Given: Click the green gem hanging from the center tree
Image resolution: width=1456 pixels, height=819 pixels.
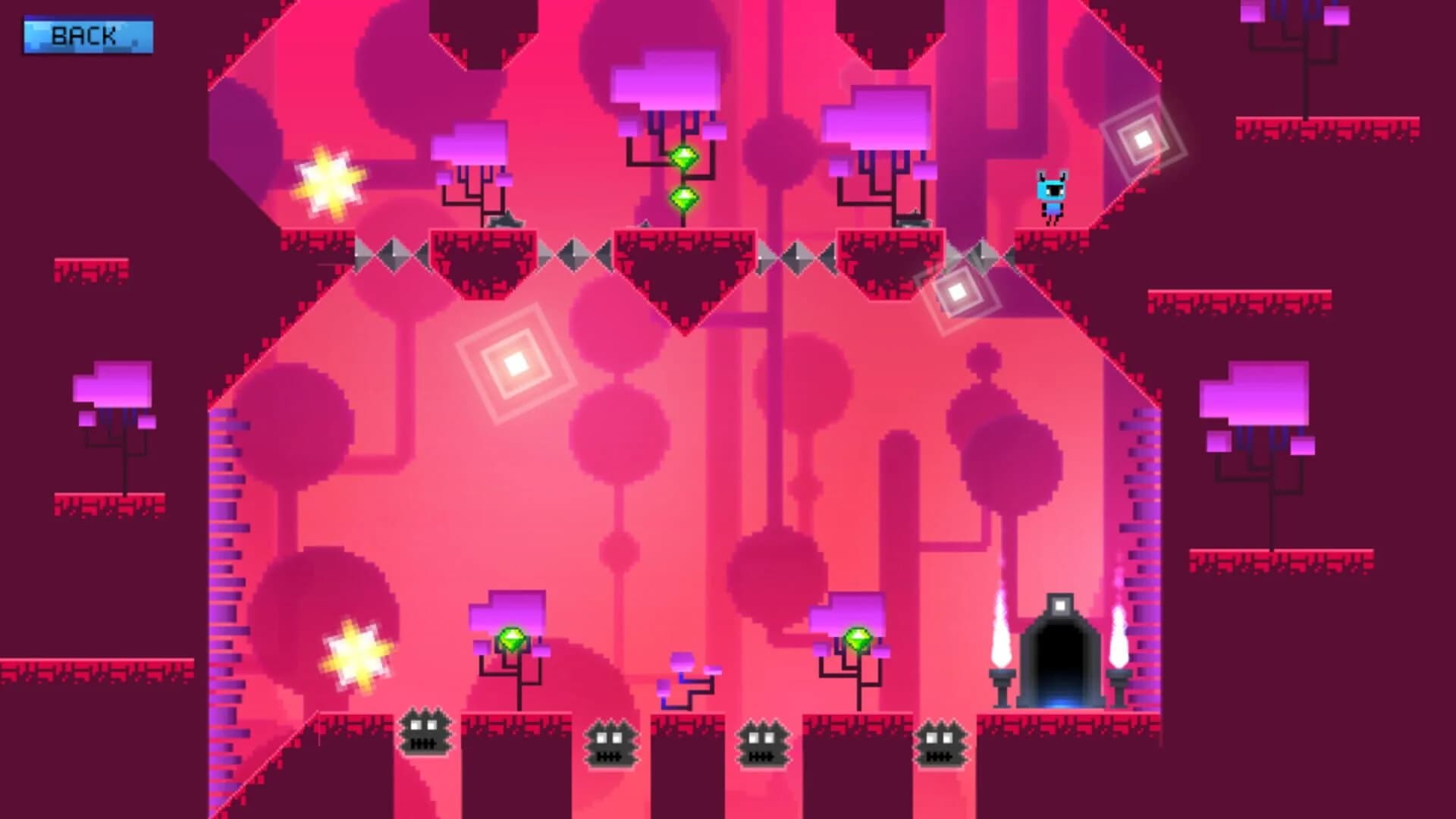Looking at the screenshot, I should [x=685, y=157].
